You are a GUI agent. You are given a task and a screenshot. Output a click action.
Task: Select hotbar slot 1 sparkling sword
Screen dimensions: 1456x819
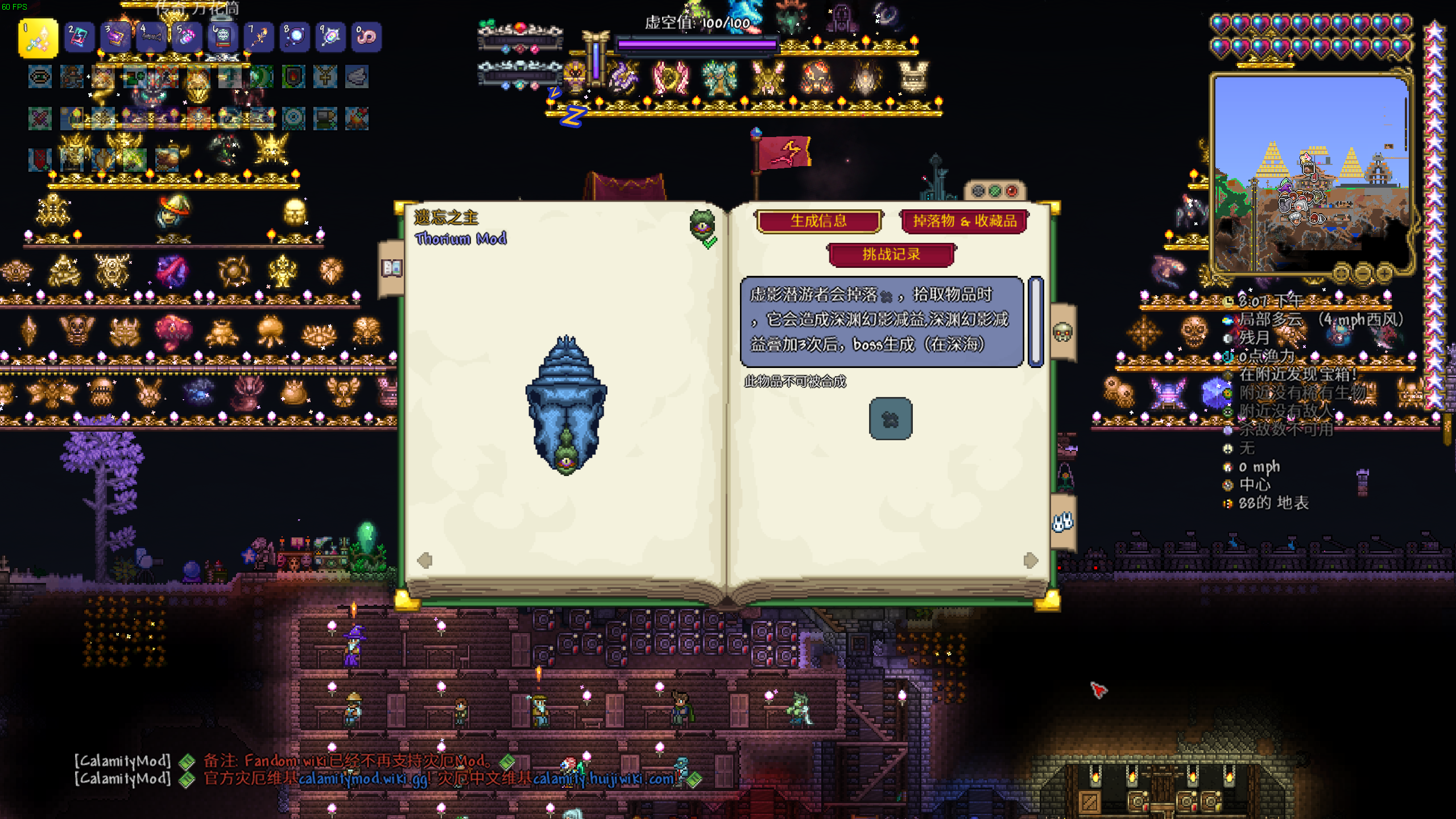click(38, 38)
